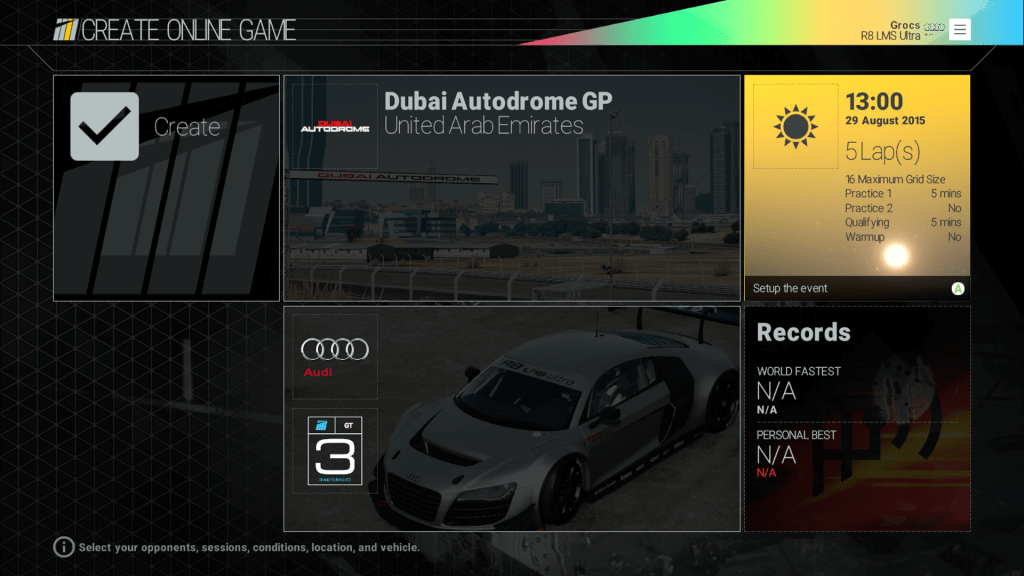Click the Create checkmark tile
The image size is (1024, 576).
tap(166, 188)
